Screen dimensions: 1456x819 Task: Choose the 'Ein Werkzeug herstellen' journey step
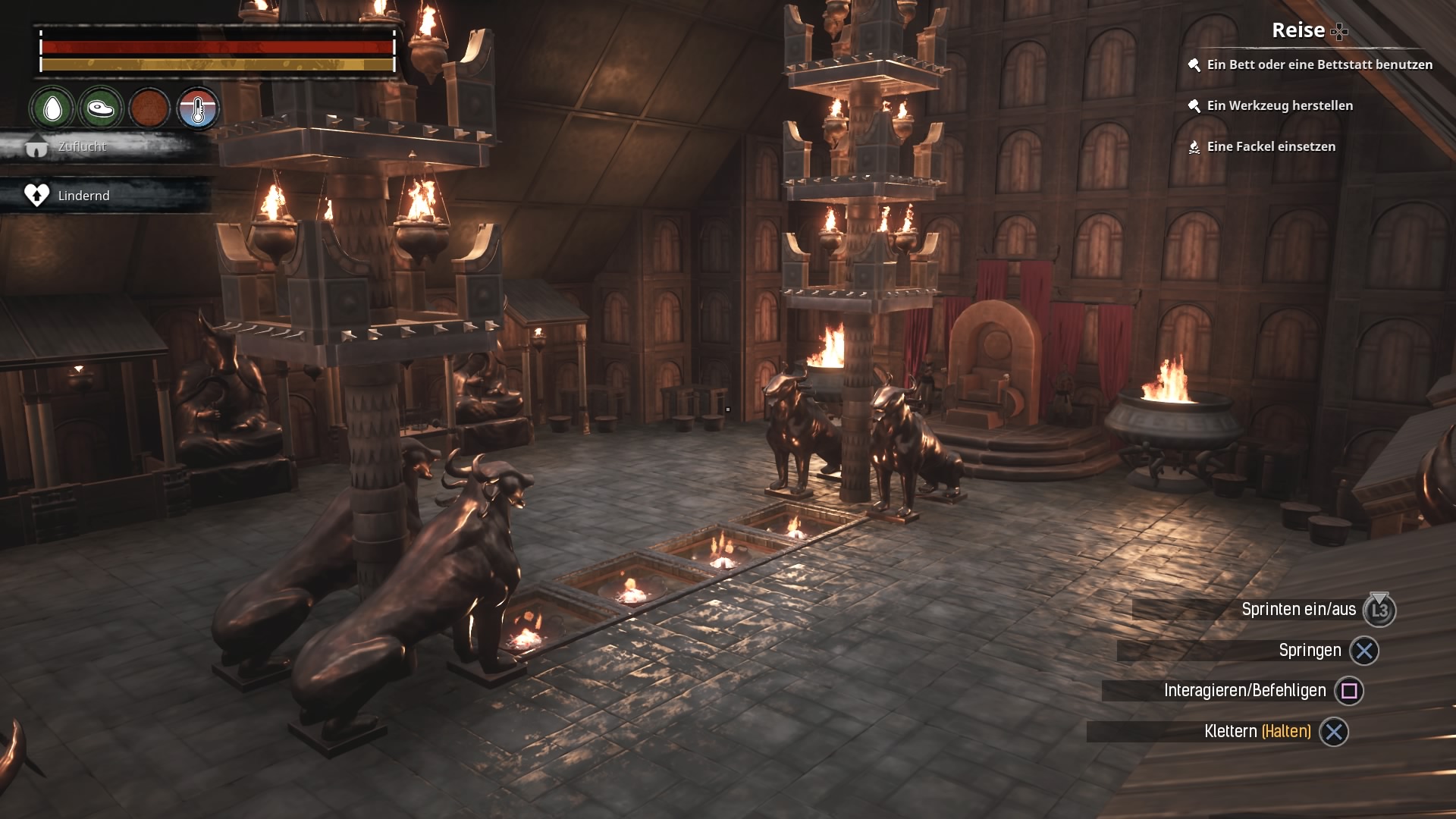[1279, 106]
